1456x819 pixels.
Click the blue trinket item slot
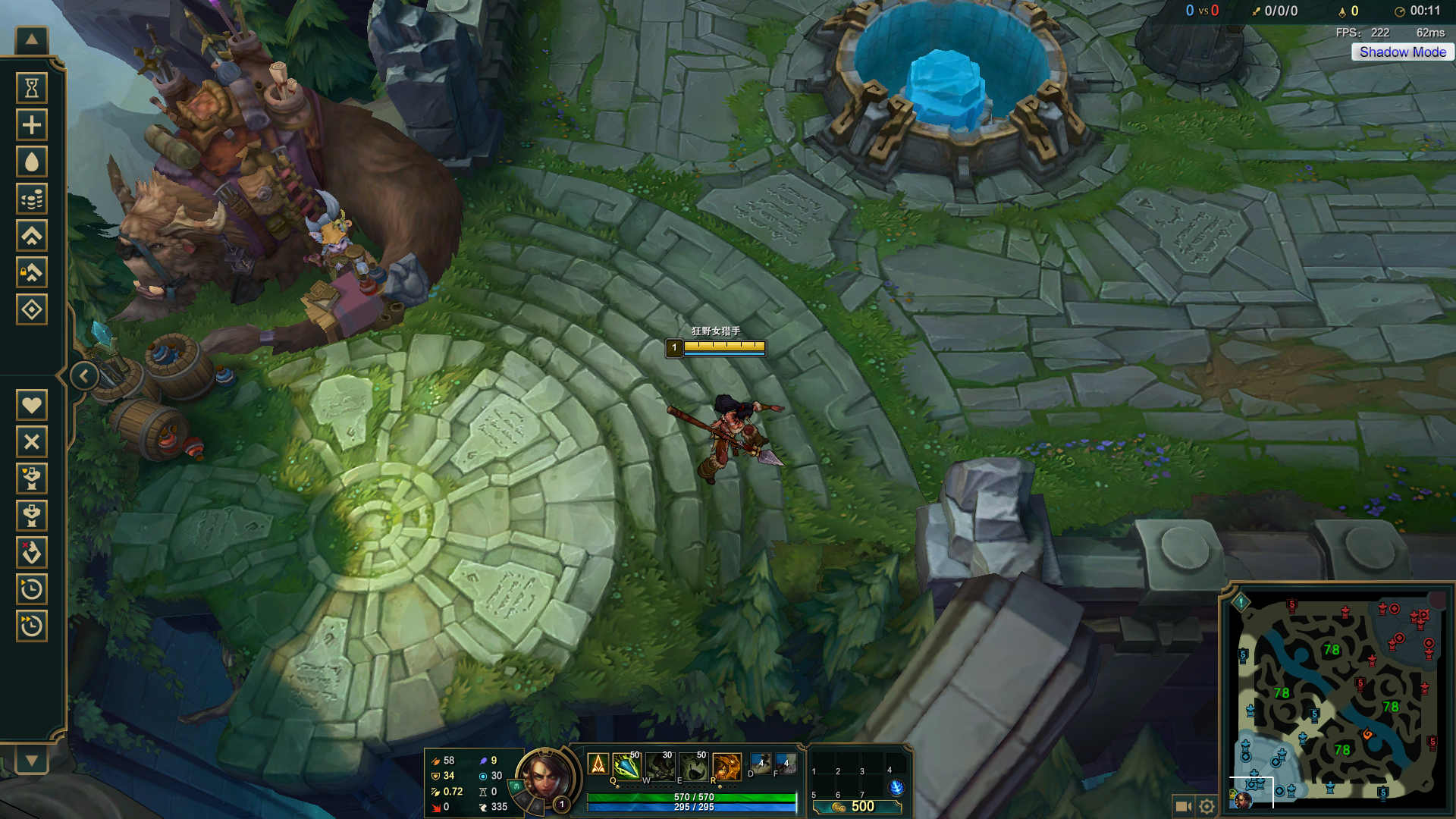(896, 787)
